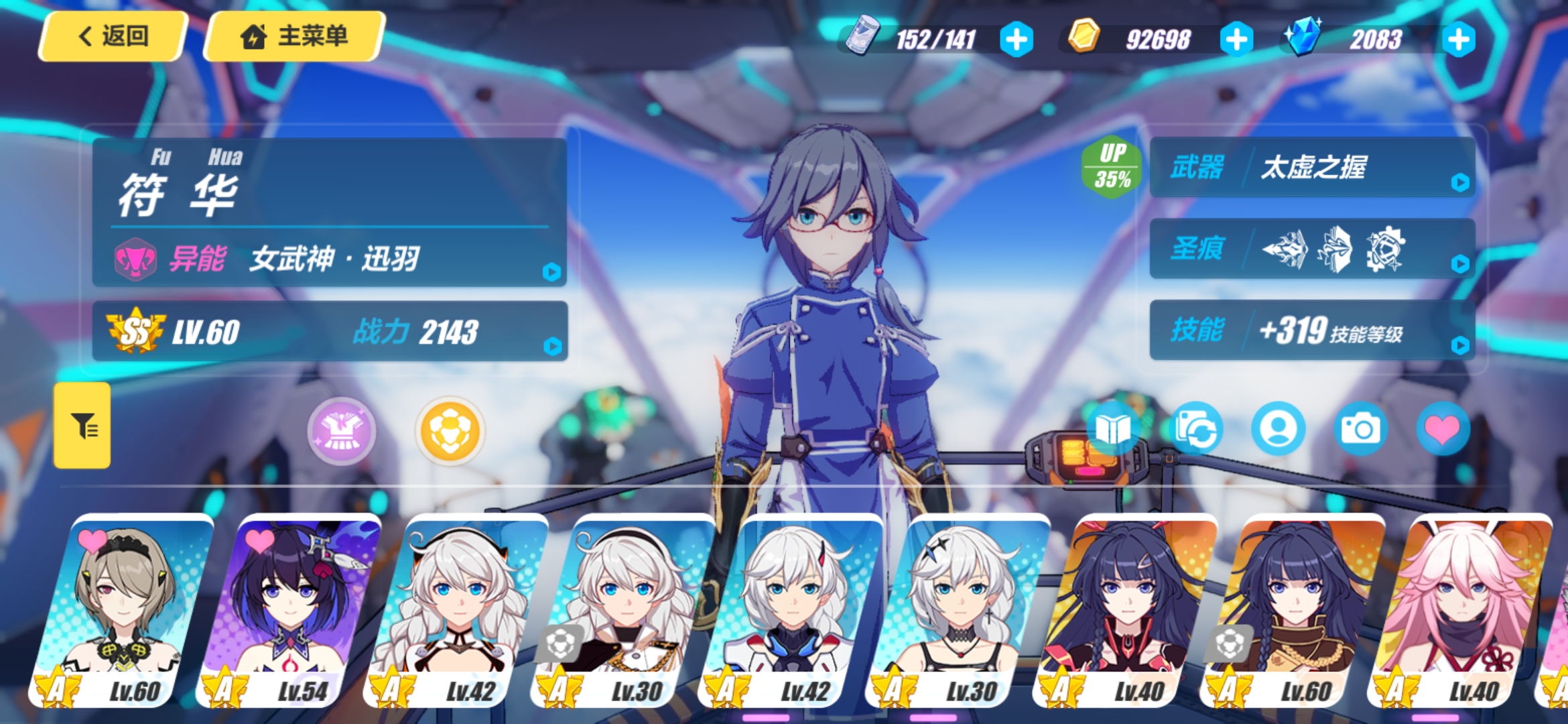This screenshot has width=1568, height=724.
Task: Buy crystals with the plus beside 2083
Action: tap(1459, 40)
